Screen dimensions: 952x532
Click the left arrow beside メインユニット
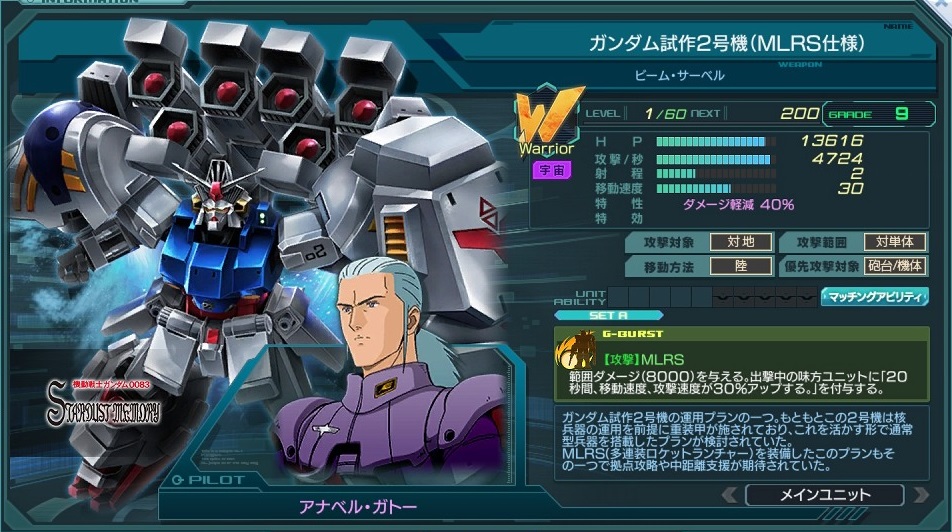point(732,495)
